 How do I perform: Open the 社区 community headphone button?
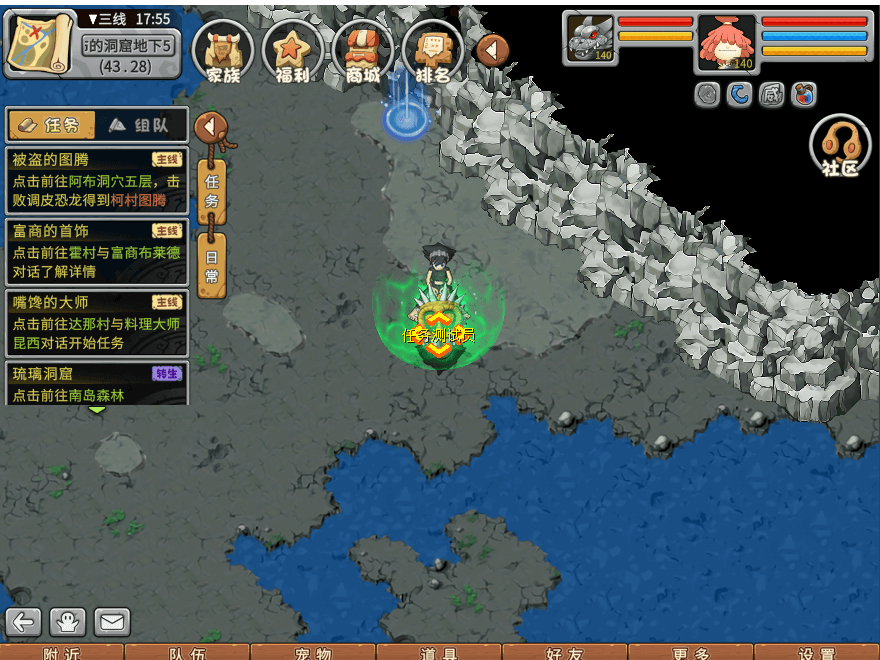point(840,147)
